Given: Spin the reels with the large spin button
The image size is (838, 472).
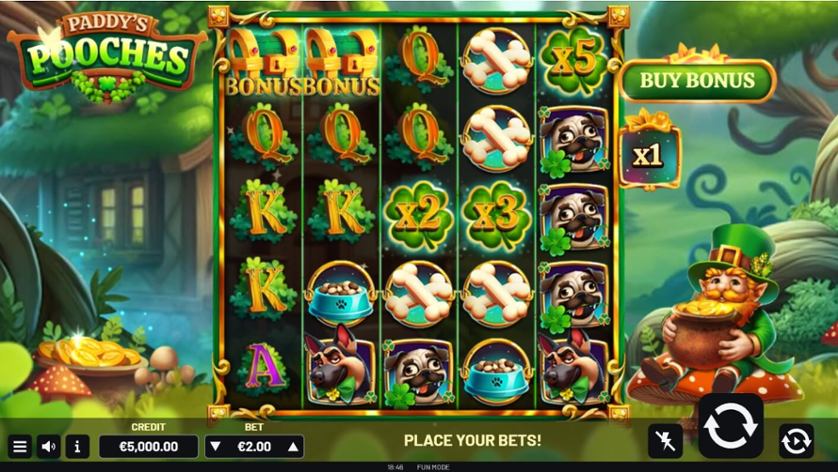Looking at the screenshot, I should pyautogui.click(x=730, y=426).
